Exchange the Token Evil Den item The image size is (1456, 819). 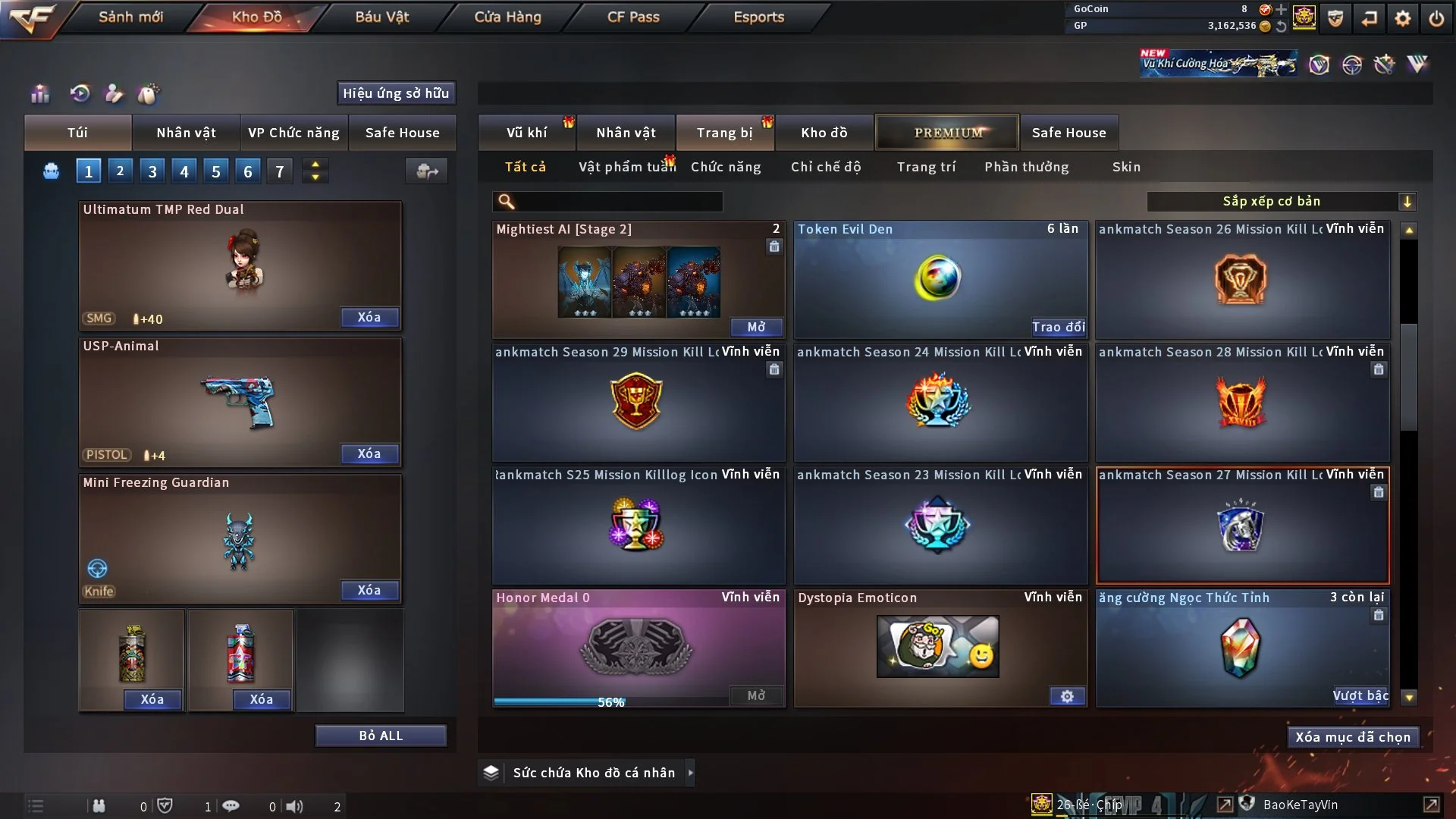tap(1058, 327)
